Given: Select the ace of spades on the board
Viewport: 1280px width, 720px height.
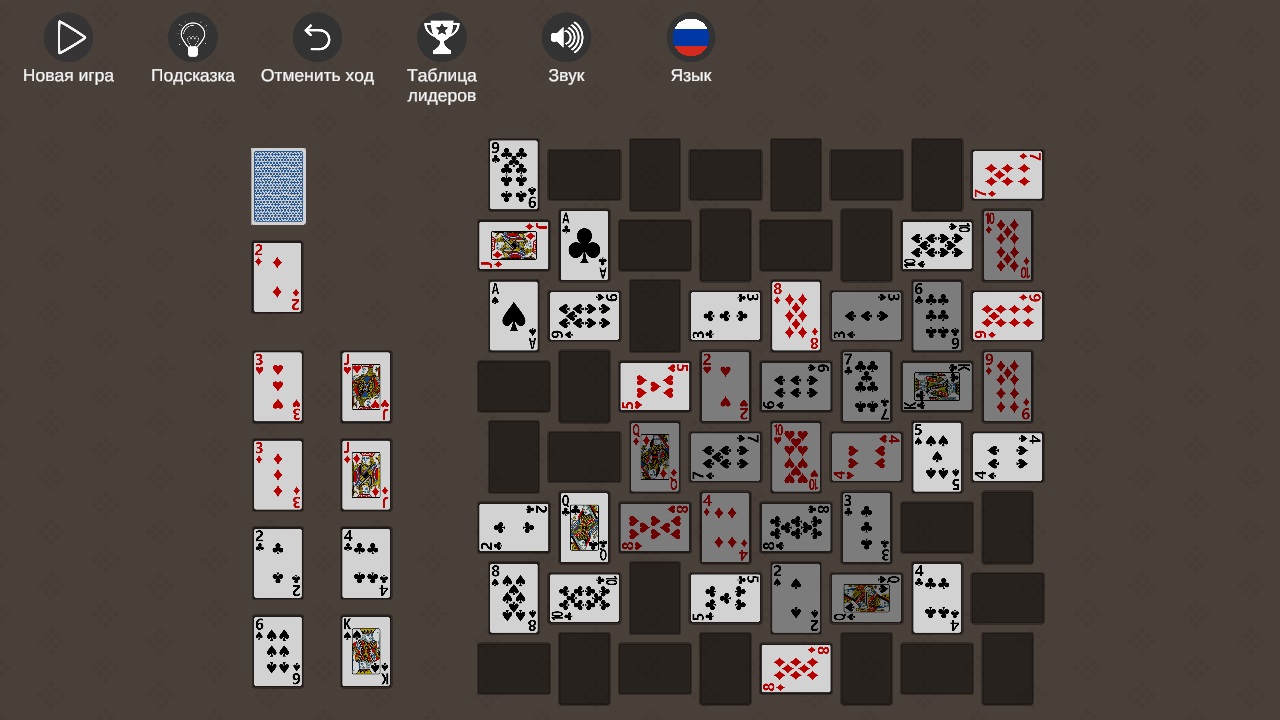Looking at the screenshot, I should pos(513,315).
